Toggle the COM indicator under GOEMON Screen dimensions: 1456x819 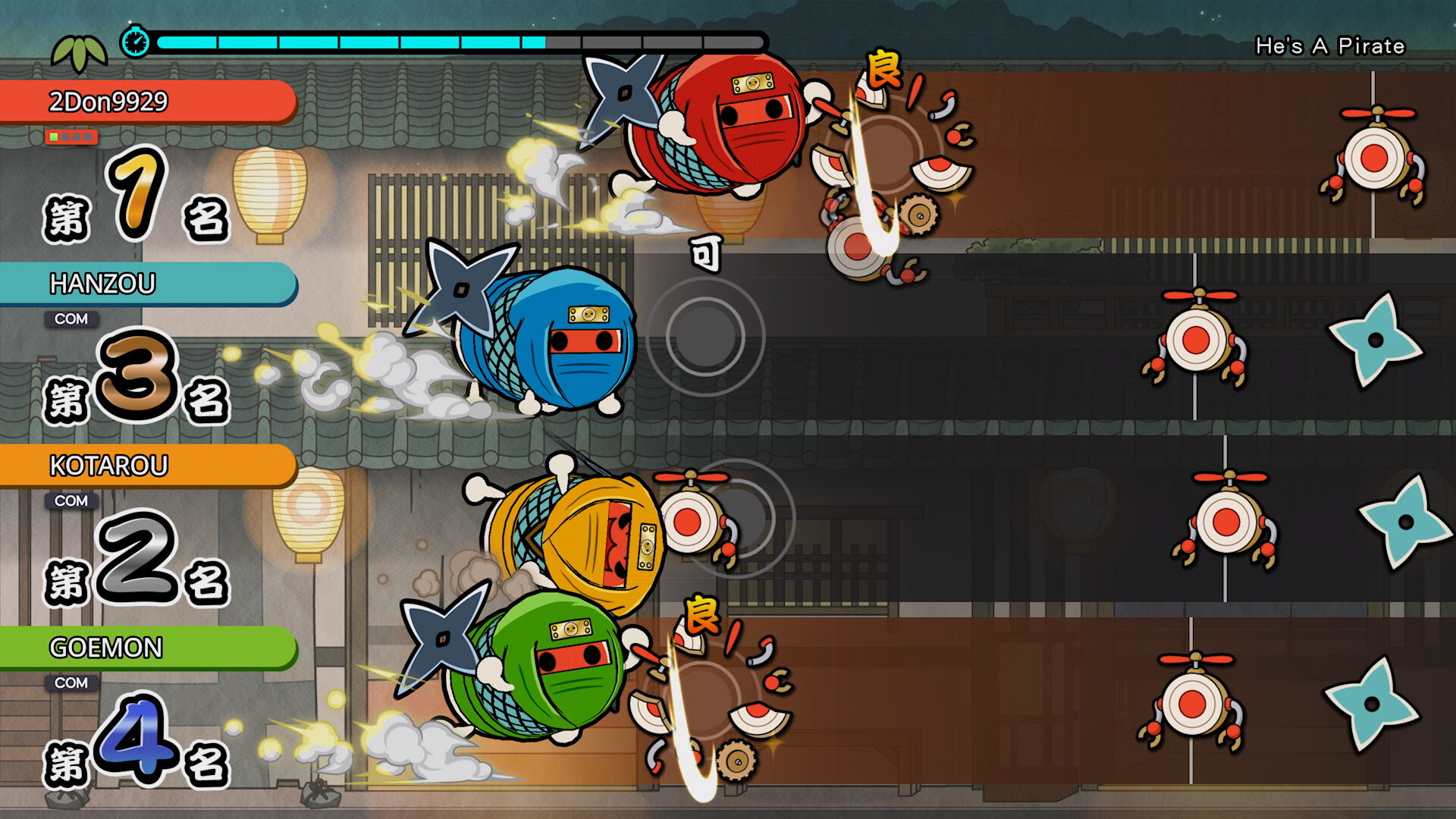[72, 682]
